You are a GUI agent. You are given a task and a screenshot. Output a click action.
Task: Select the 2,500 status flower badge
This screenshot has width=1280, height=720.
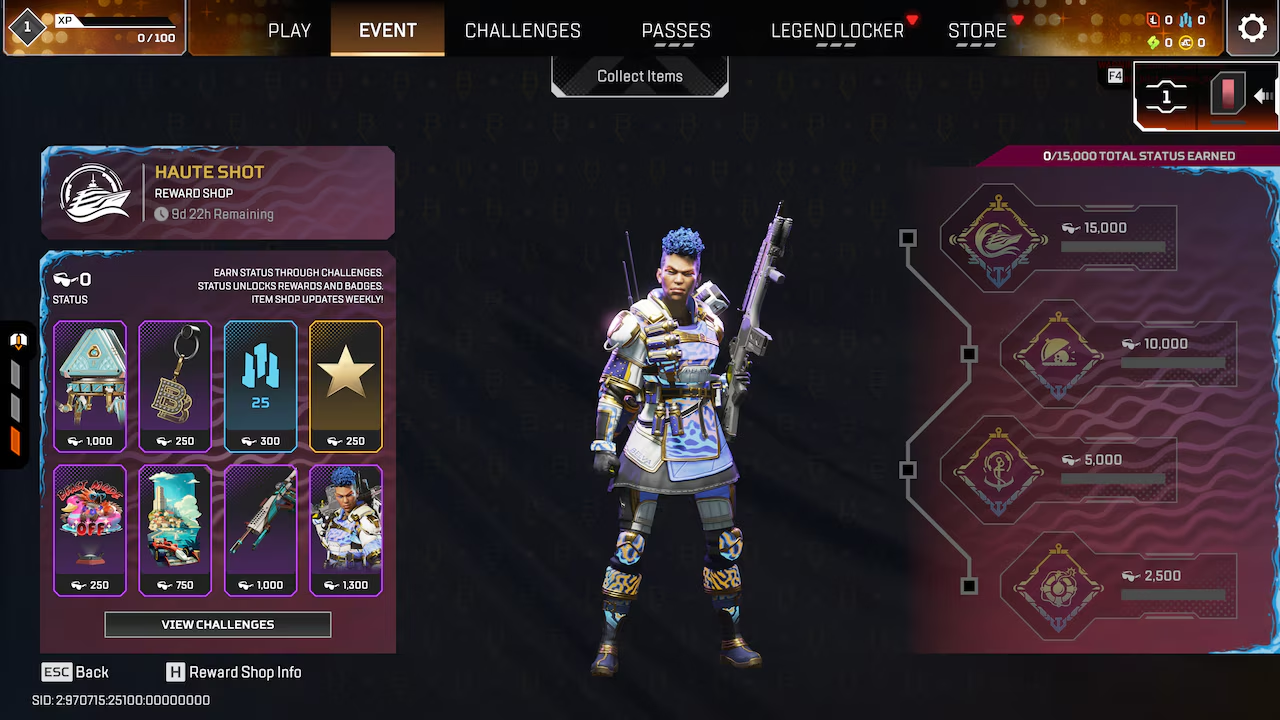[x=1059, y=586]
